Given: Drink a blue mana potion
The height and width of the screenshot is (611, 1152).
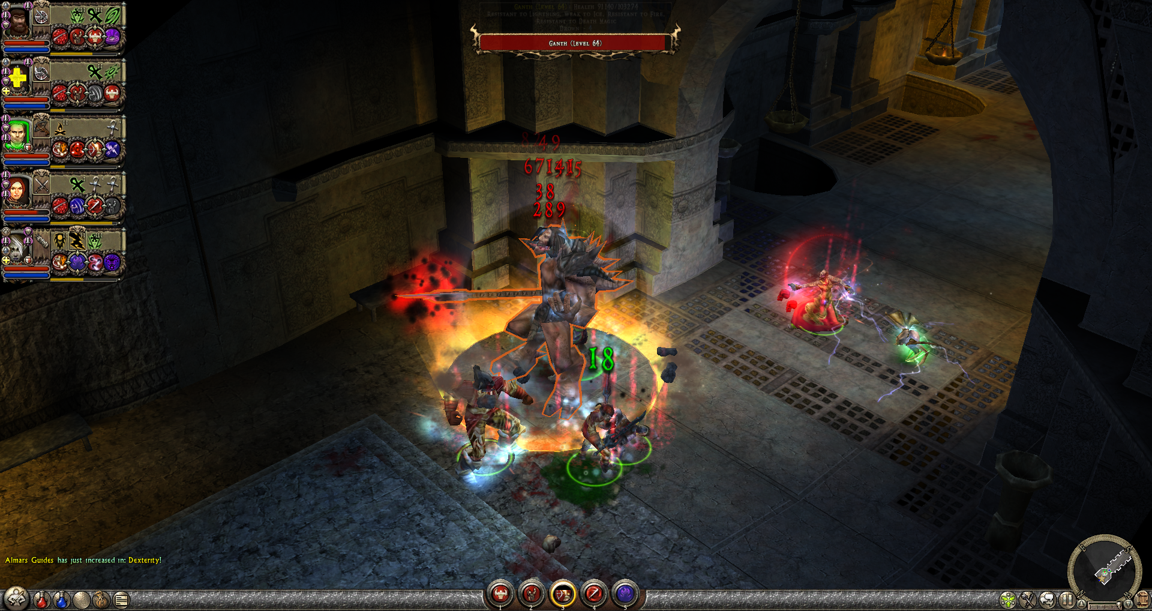Looking at the screenshot, I should 61,600.
